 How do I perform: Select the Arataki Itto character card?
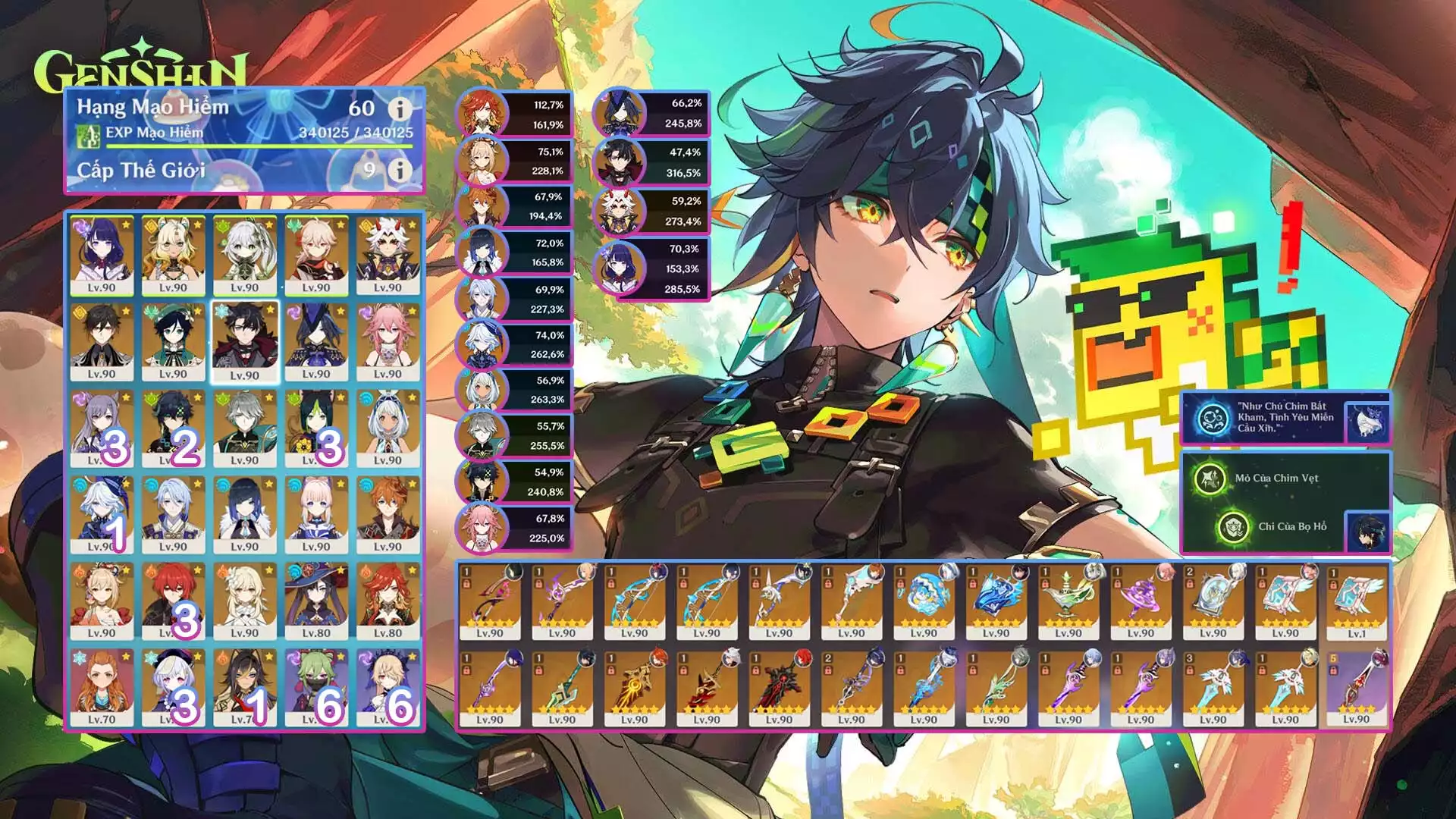(x=388, y=256)
